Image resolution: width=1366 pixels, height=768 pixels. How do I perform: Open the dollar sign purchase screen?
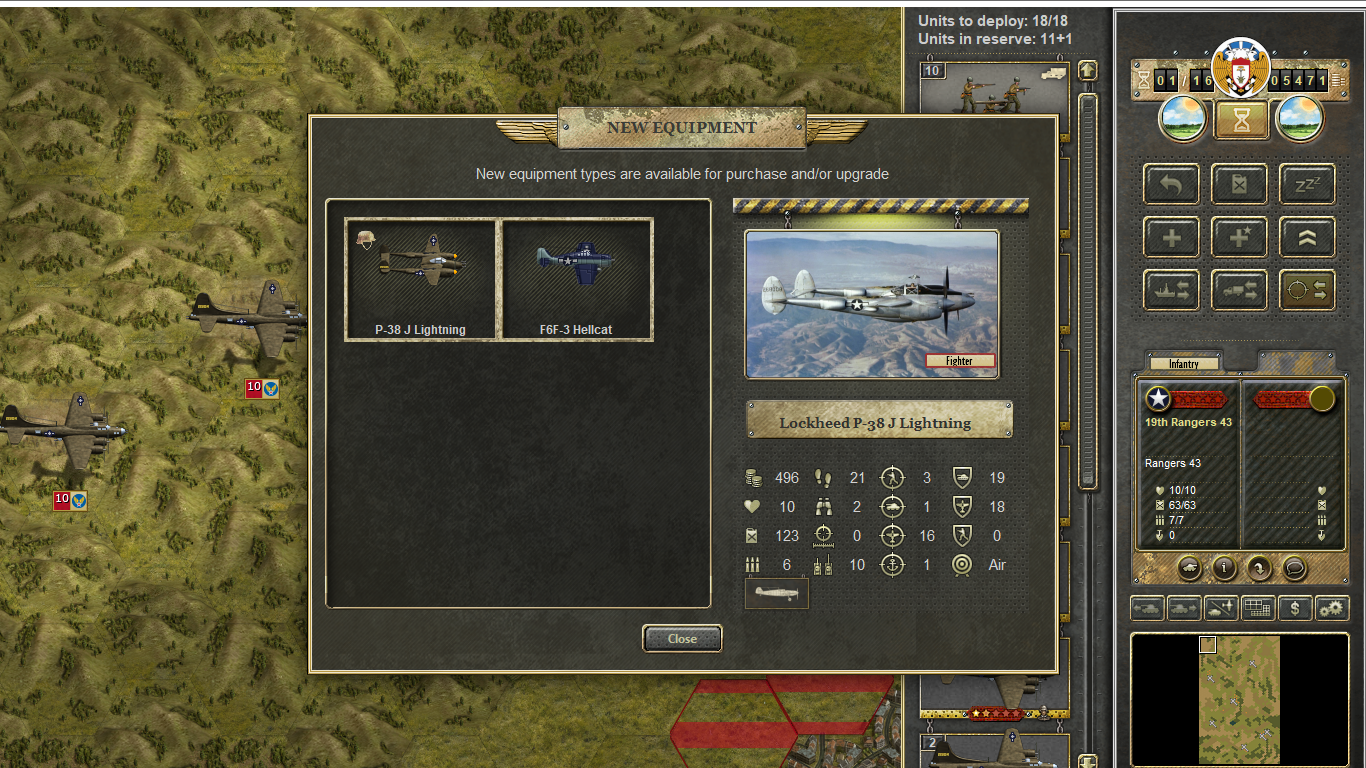tap(1295, 607)
